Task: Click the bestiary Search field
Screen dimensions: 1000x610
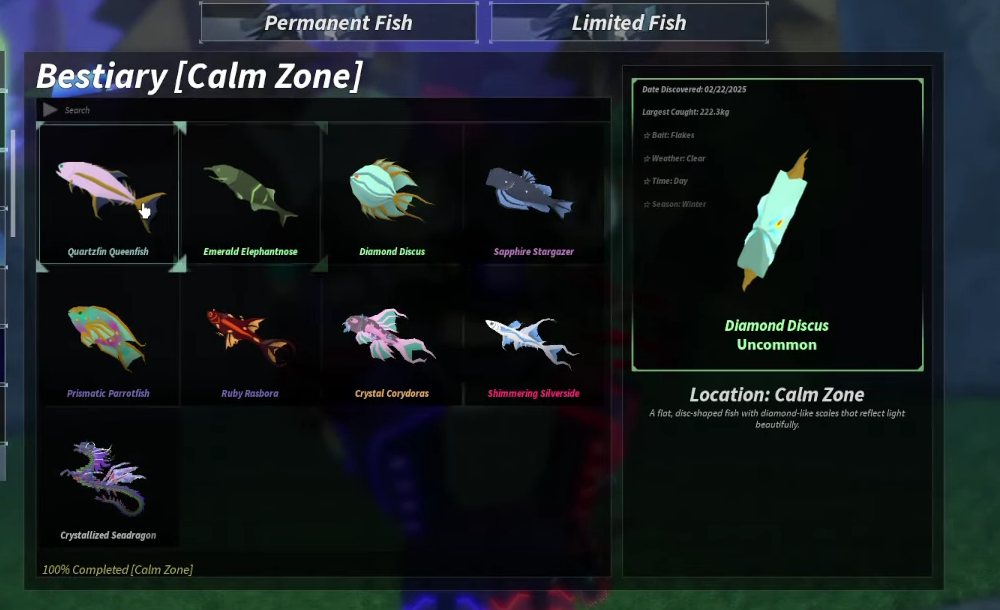Action: 330,110
